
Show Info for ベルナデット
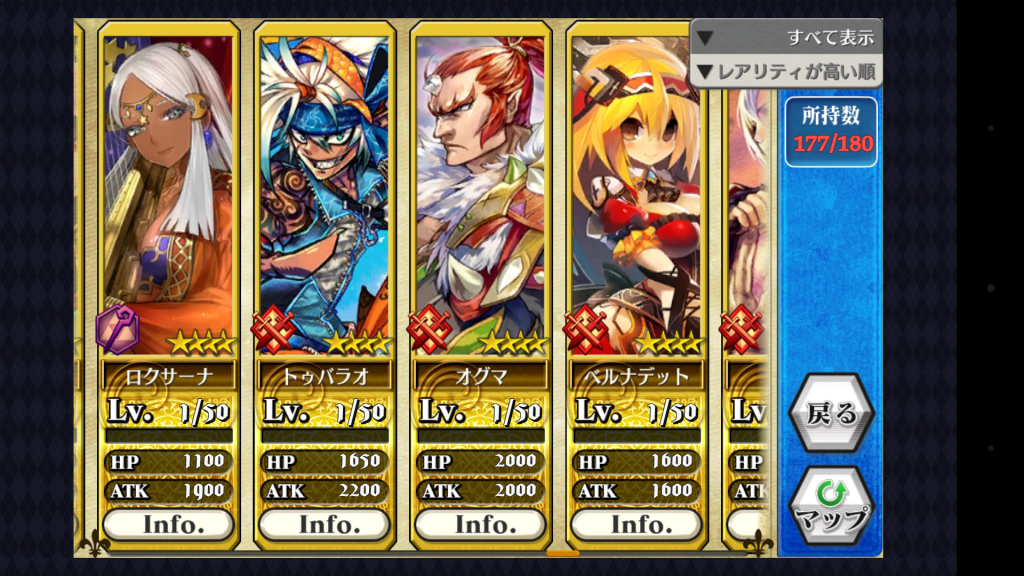pyautogui.click(x=636, y=524)
